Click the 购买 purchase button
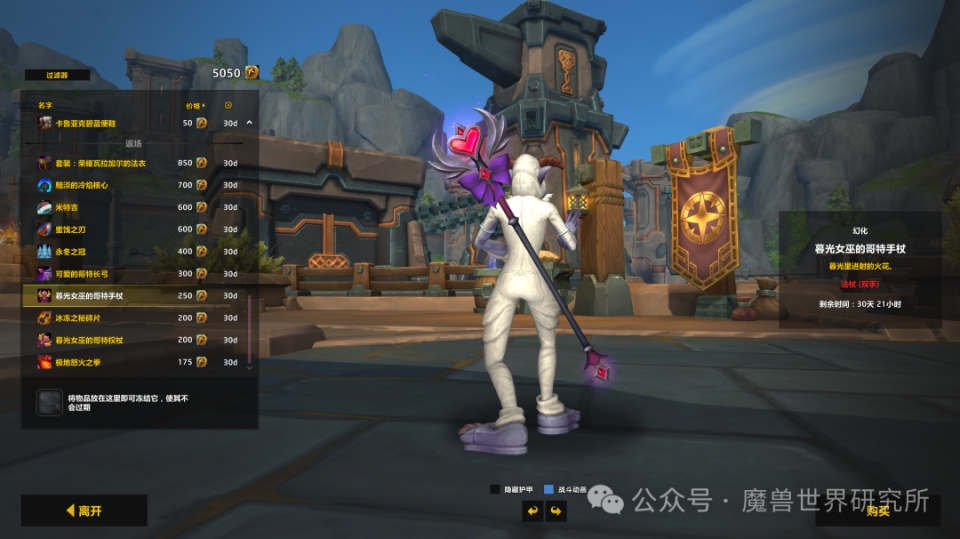 coord(877,511)
